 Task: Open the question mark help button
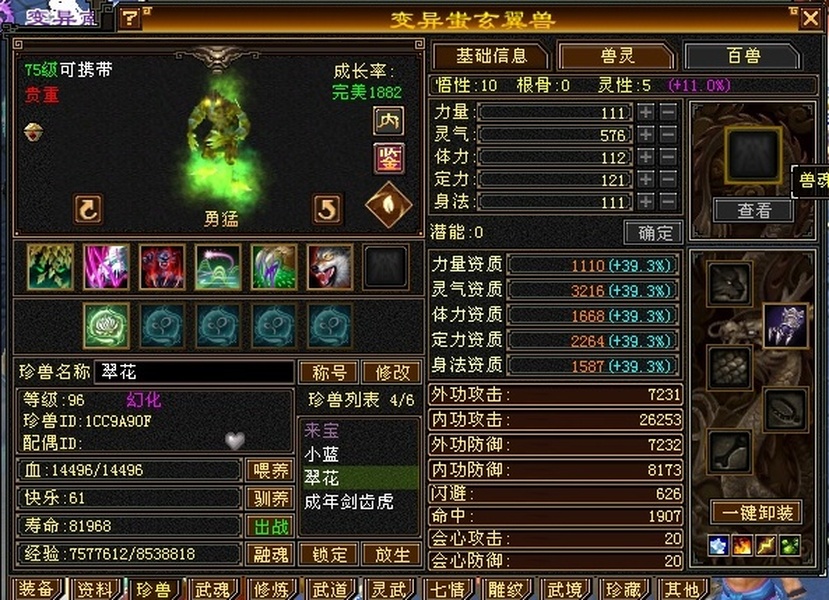tap(130, 18)
